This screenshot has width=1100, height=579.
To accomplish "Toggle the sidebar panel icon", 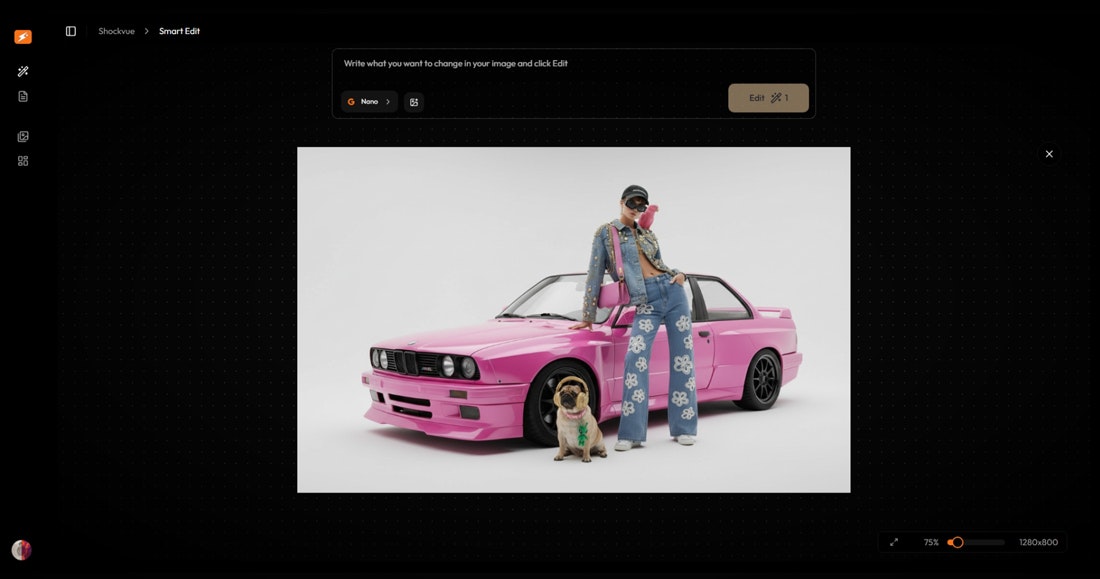I will 71,31.
